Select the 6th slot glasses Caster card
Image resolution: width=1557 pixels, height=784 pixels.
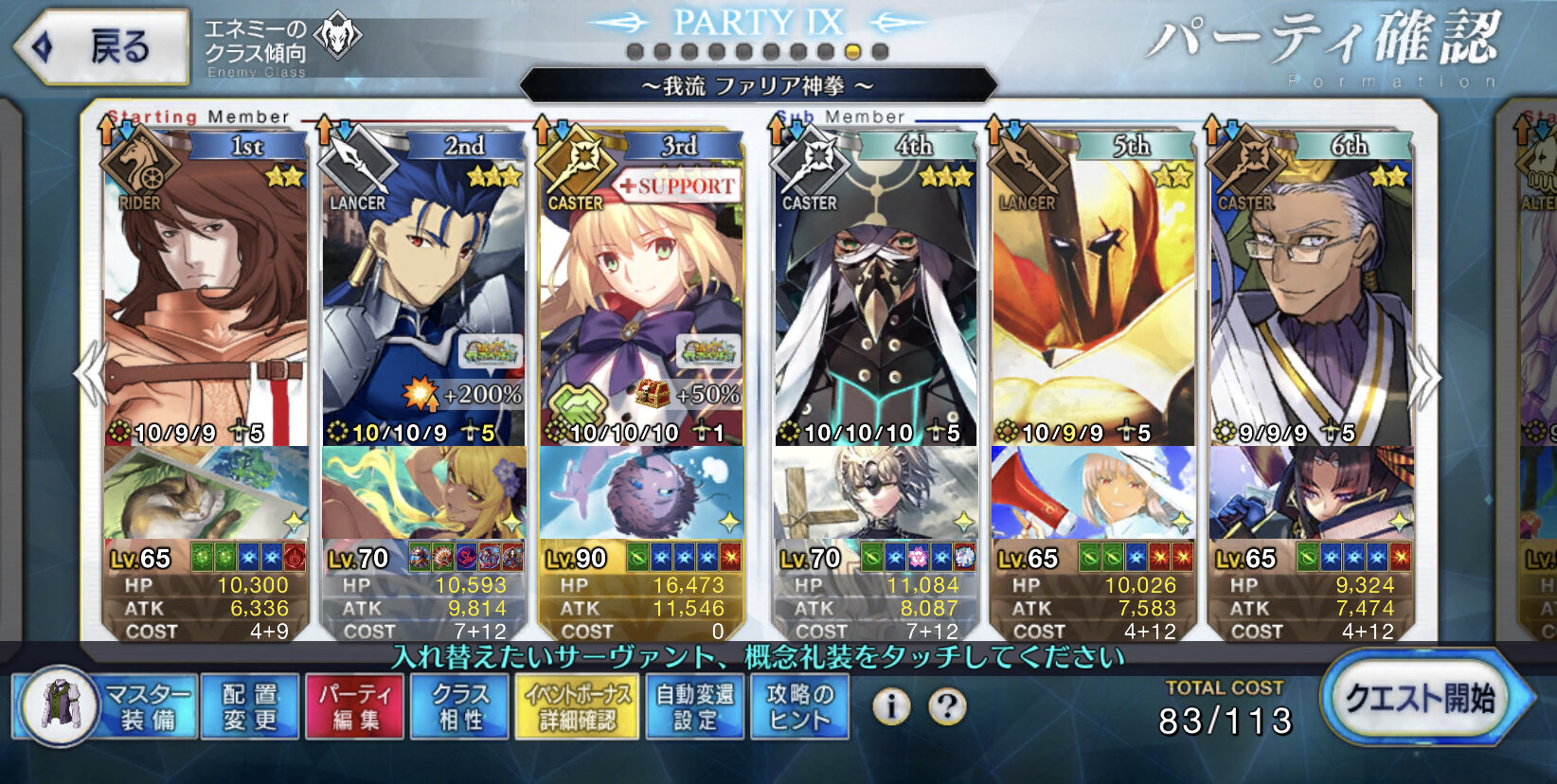point(1312,294)
